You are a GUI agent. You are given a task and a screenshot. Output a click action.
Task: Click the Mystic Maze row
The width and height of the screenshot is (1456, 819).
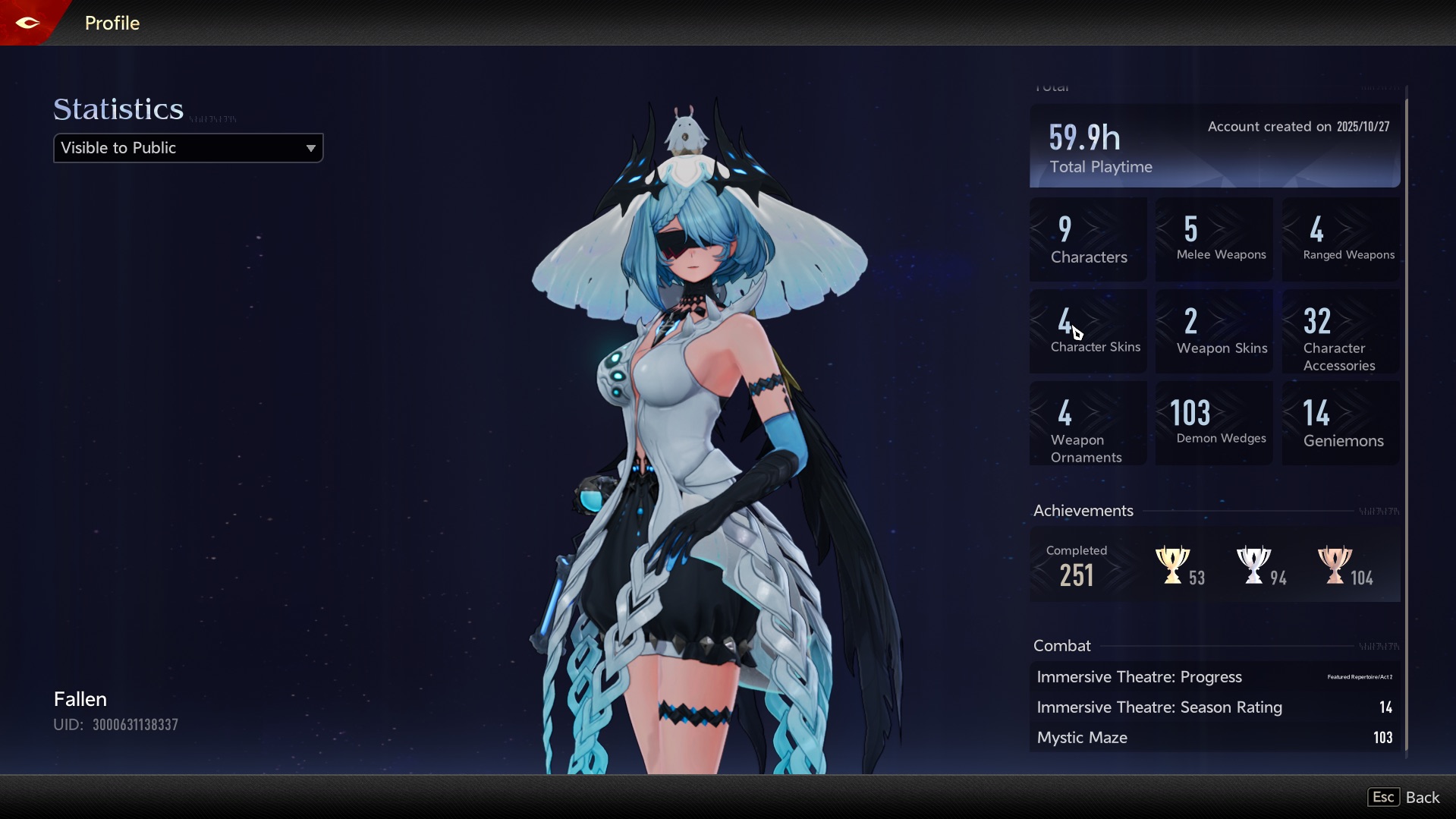tap(1215, 738)
